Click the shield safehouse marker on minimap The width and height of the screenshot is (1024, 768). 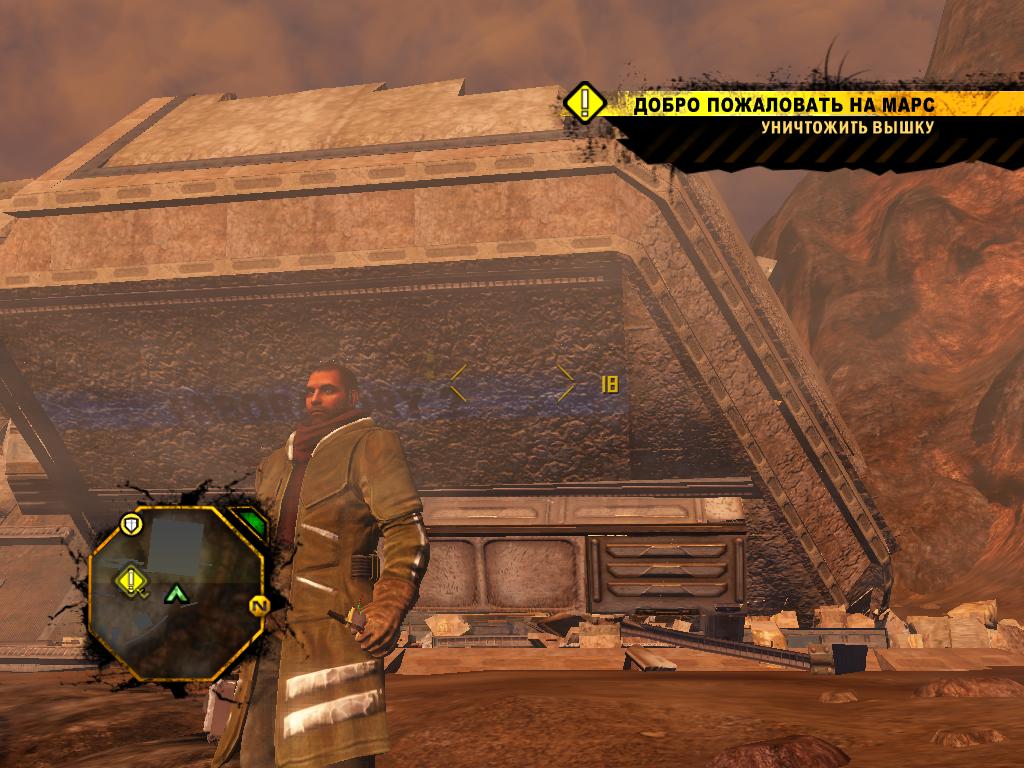tap(131, 522)
